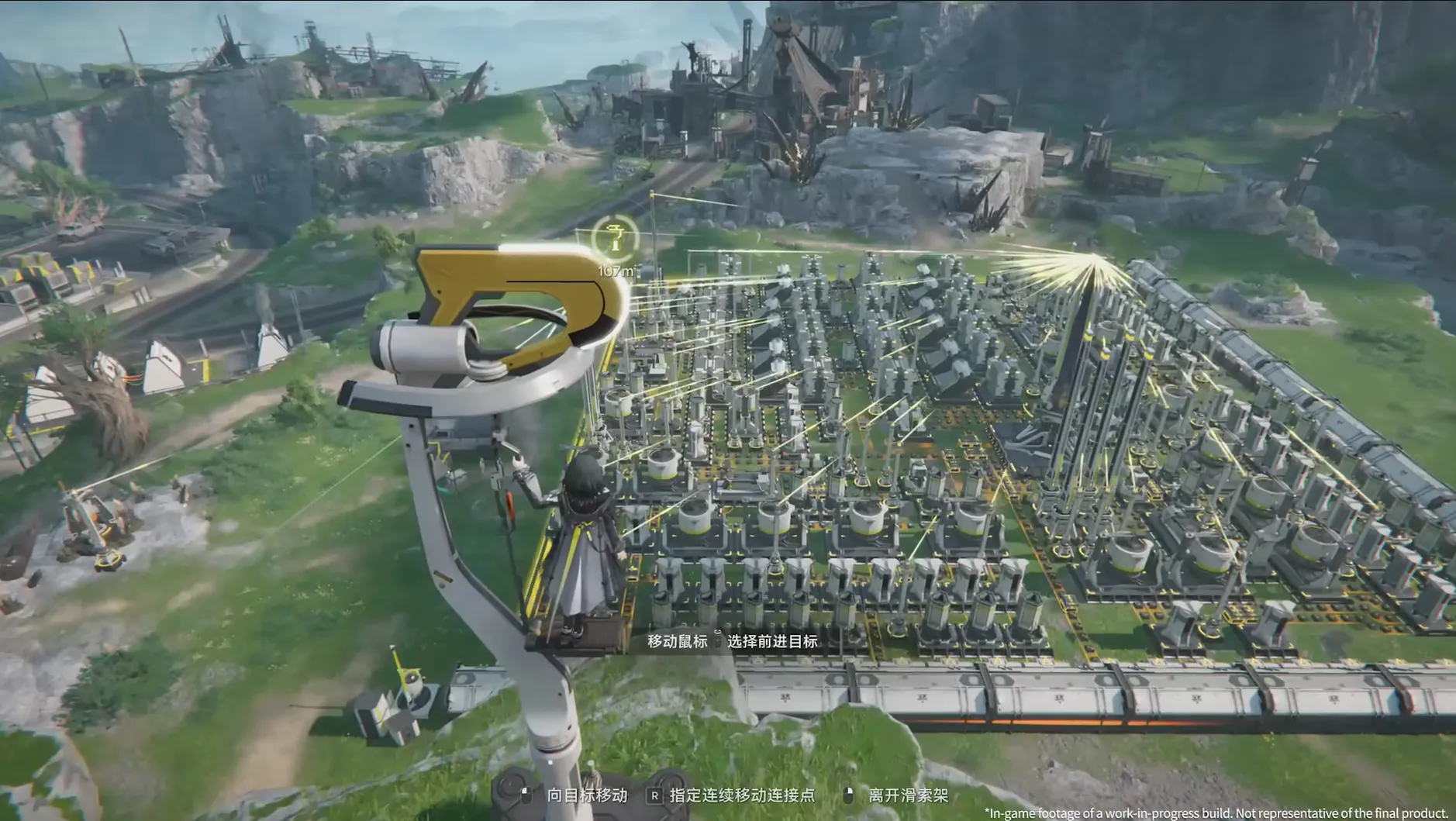The width and height of the screenshot is (1456, 821).
Task: Select the zipline tower marker at 107m
Action: pyautogui.click(x=615, y=238)
